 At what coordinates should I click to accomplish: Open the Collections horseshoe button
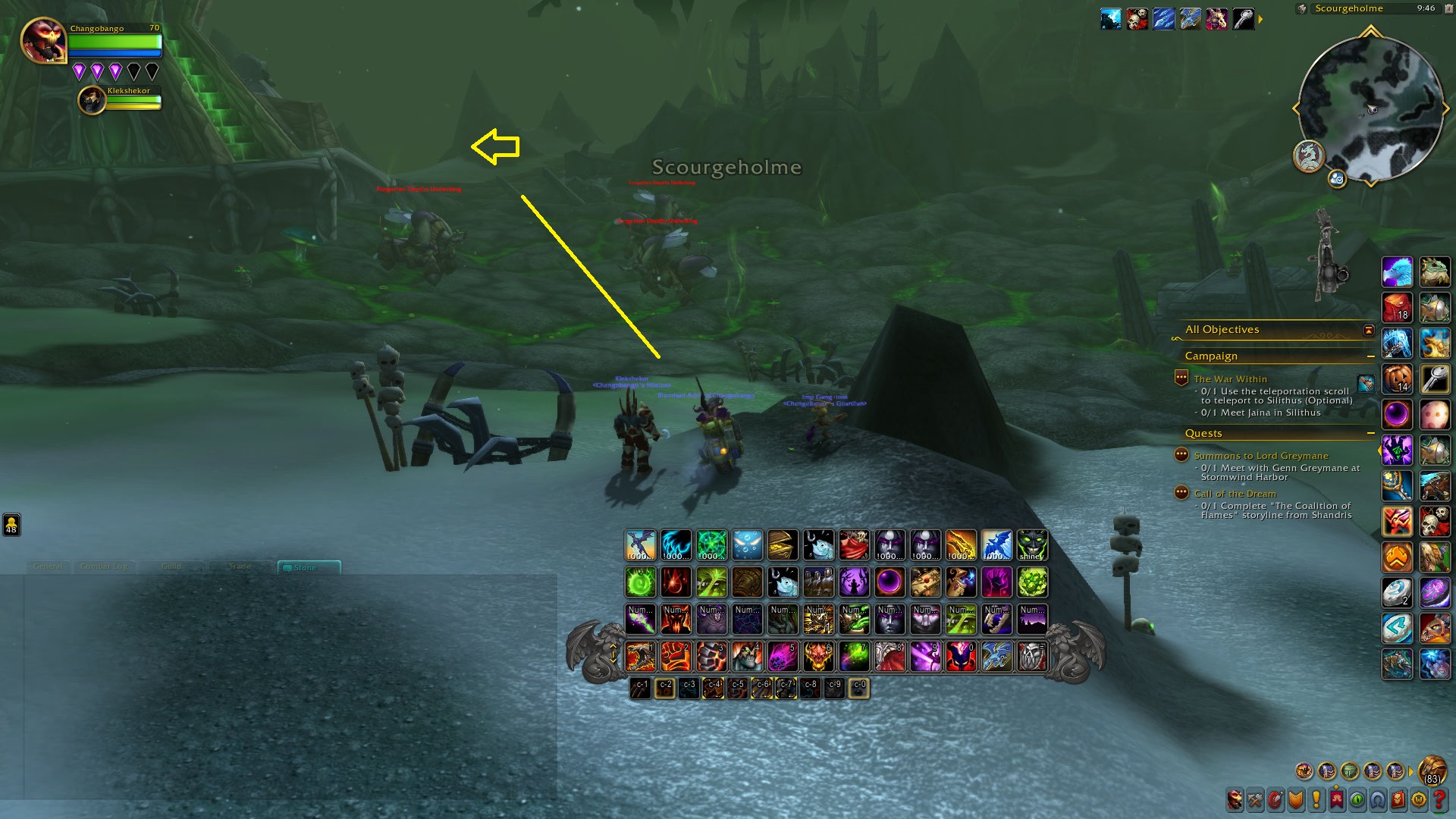(1377, 799)
